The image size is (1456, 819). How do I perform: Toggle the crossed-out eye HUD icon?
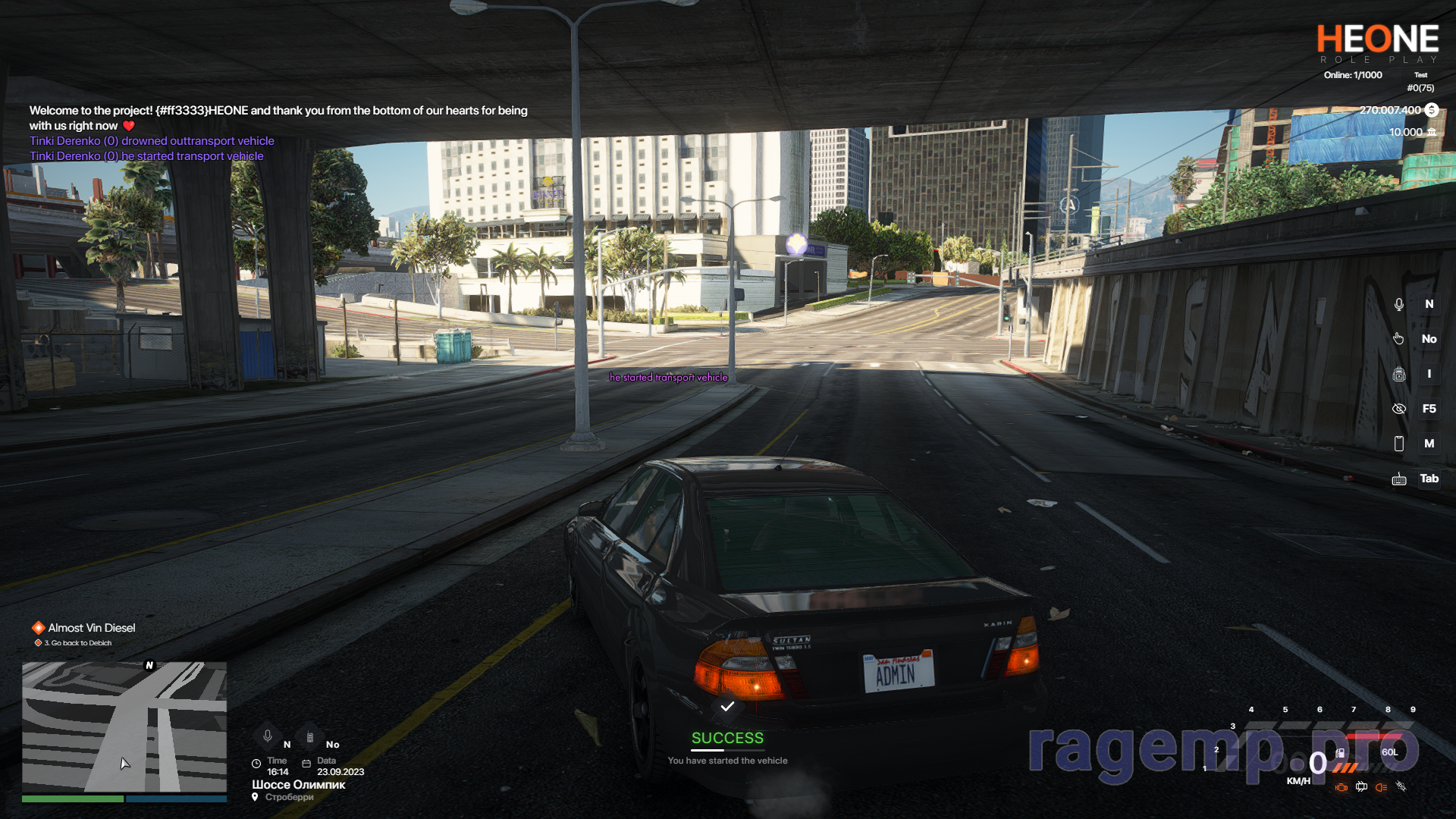pyautogui.click(x=1399, y=409)
